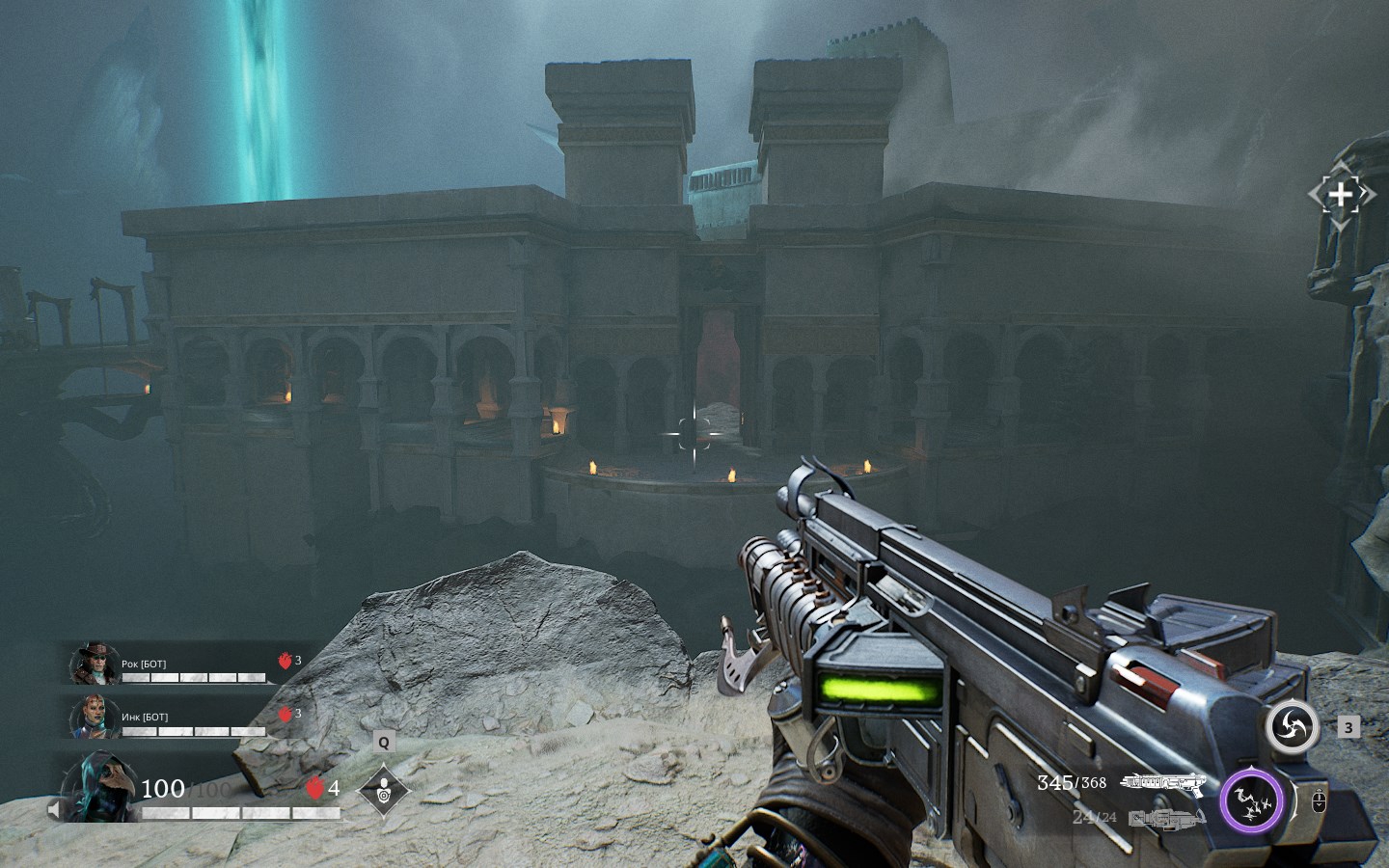
Task: Select teammate Инк [БОТ] portrait
Action: tap(94, 717)
